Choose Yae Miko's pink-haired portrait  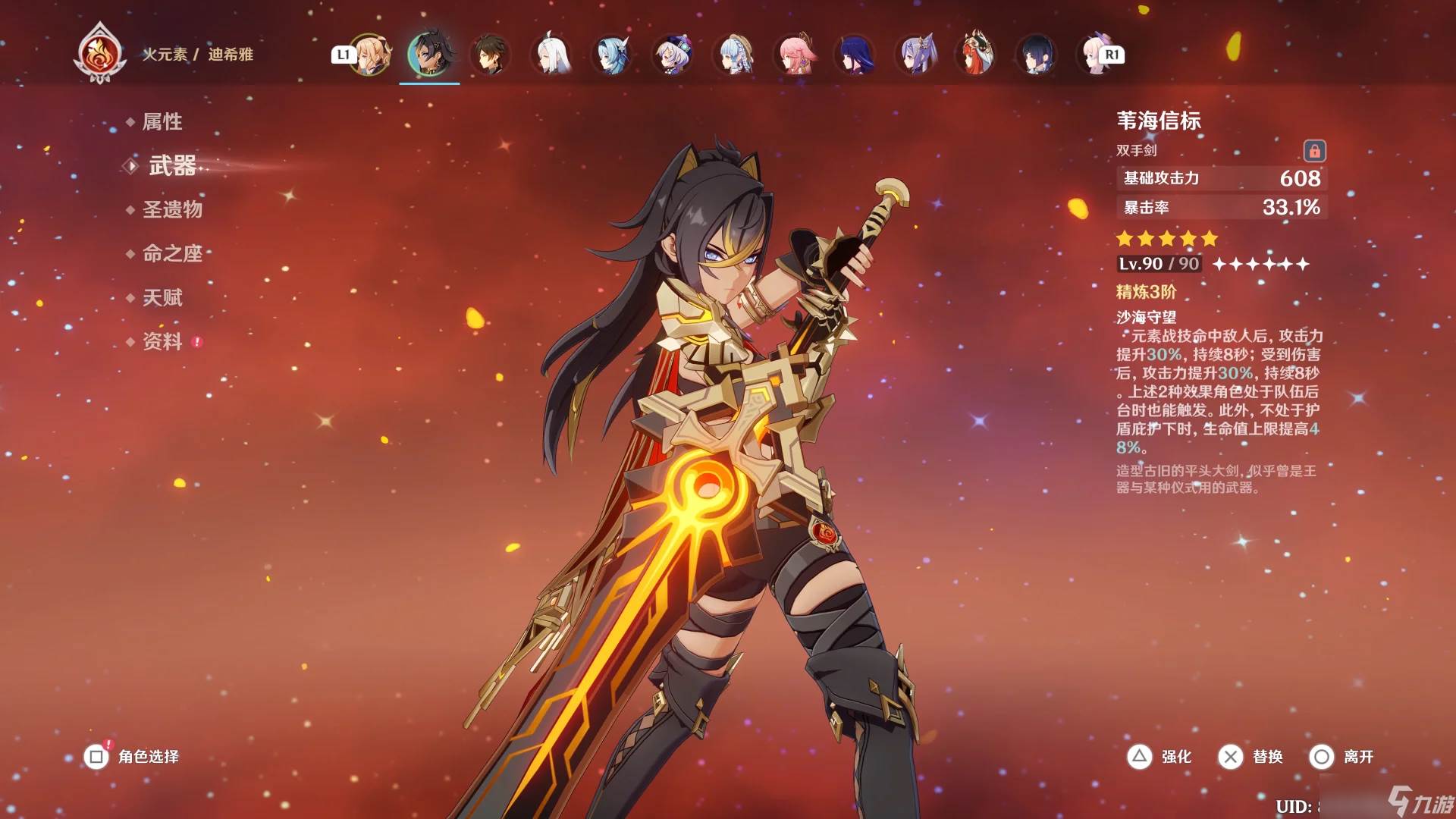795,55
